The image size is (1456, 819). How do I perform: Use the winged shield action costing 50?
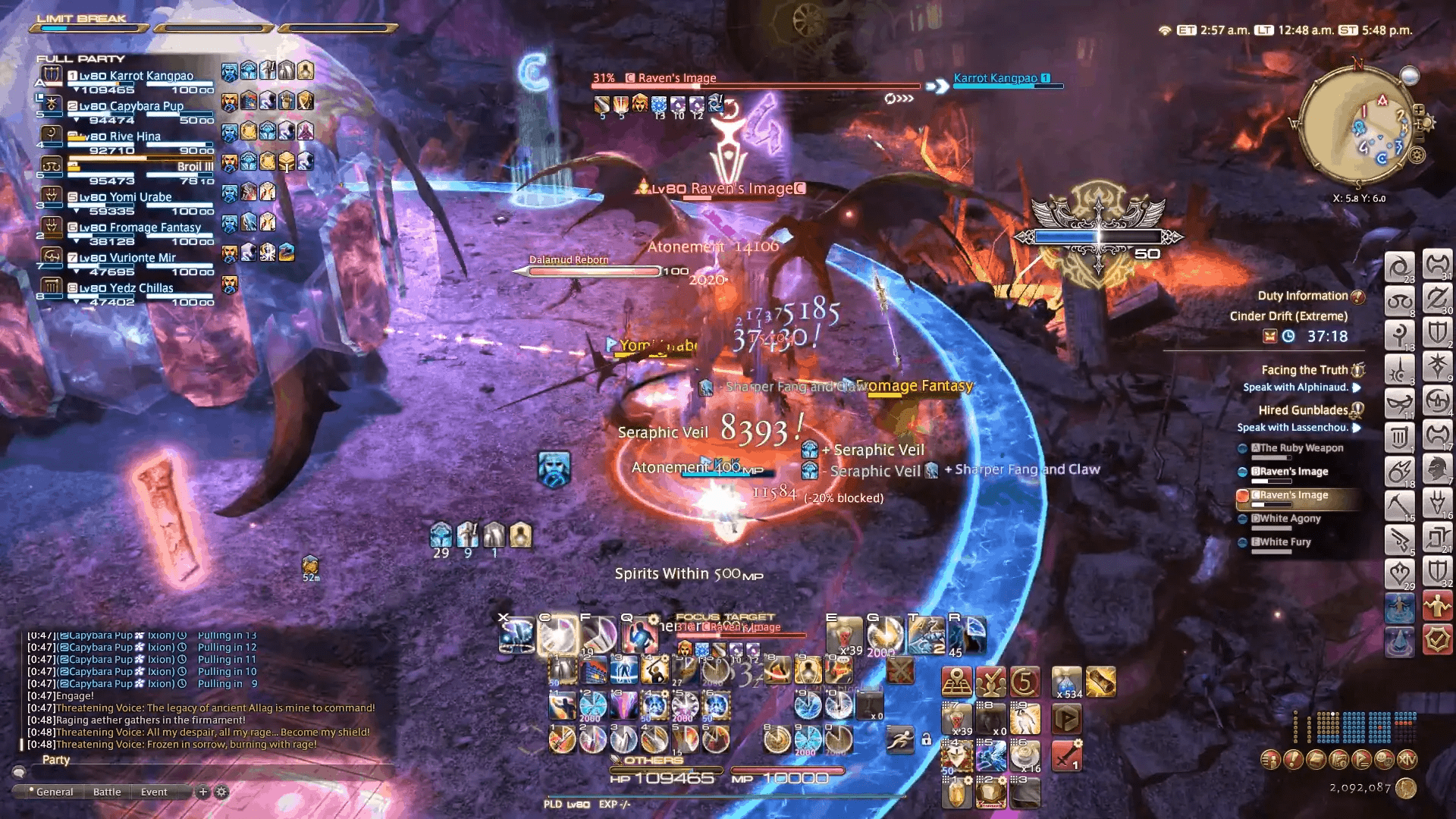957,755
